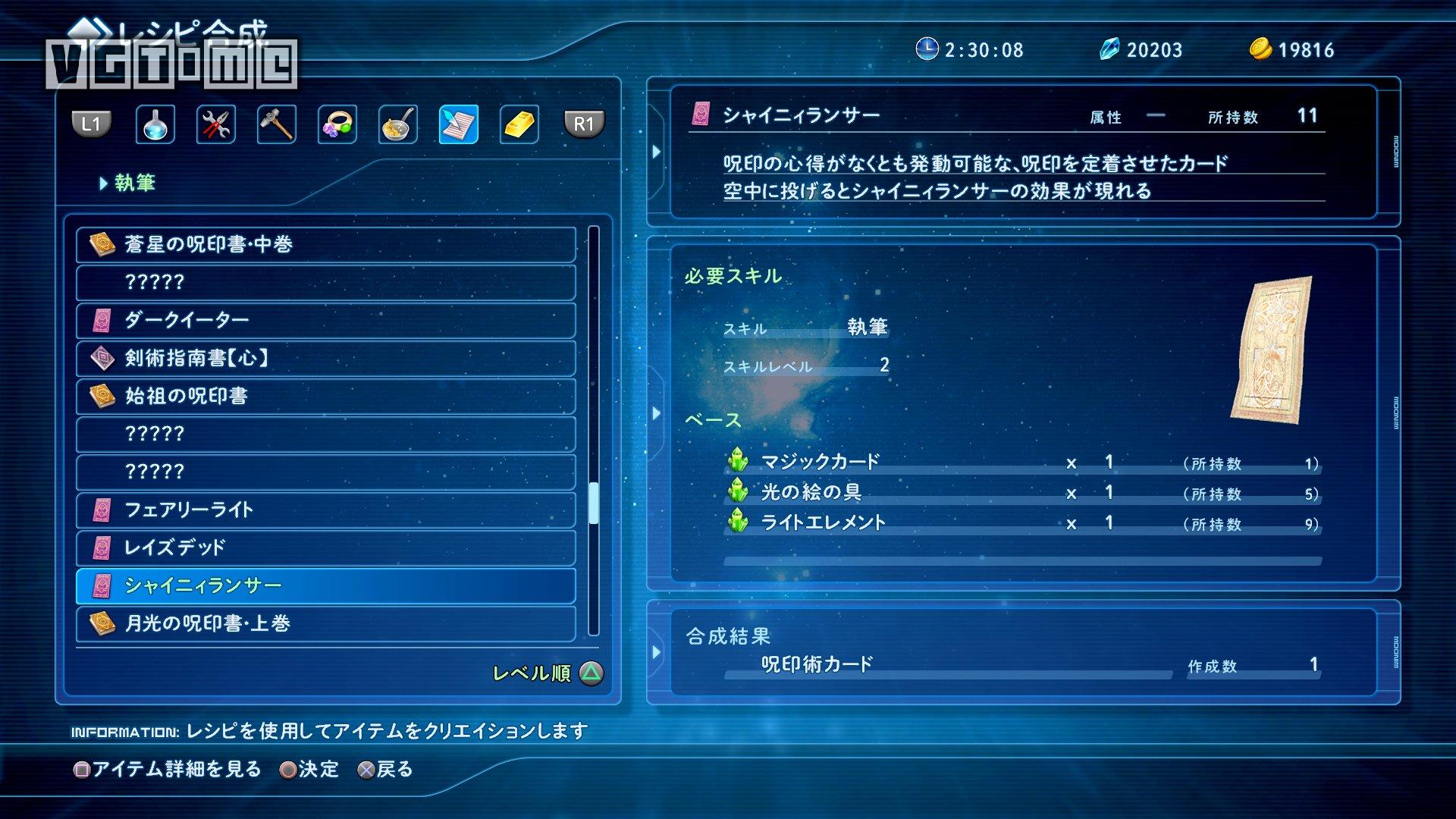Expand the 必要スキル requirements panel arrow
This screenshot has width=1456, height=819.
[656, 413]
